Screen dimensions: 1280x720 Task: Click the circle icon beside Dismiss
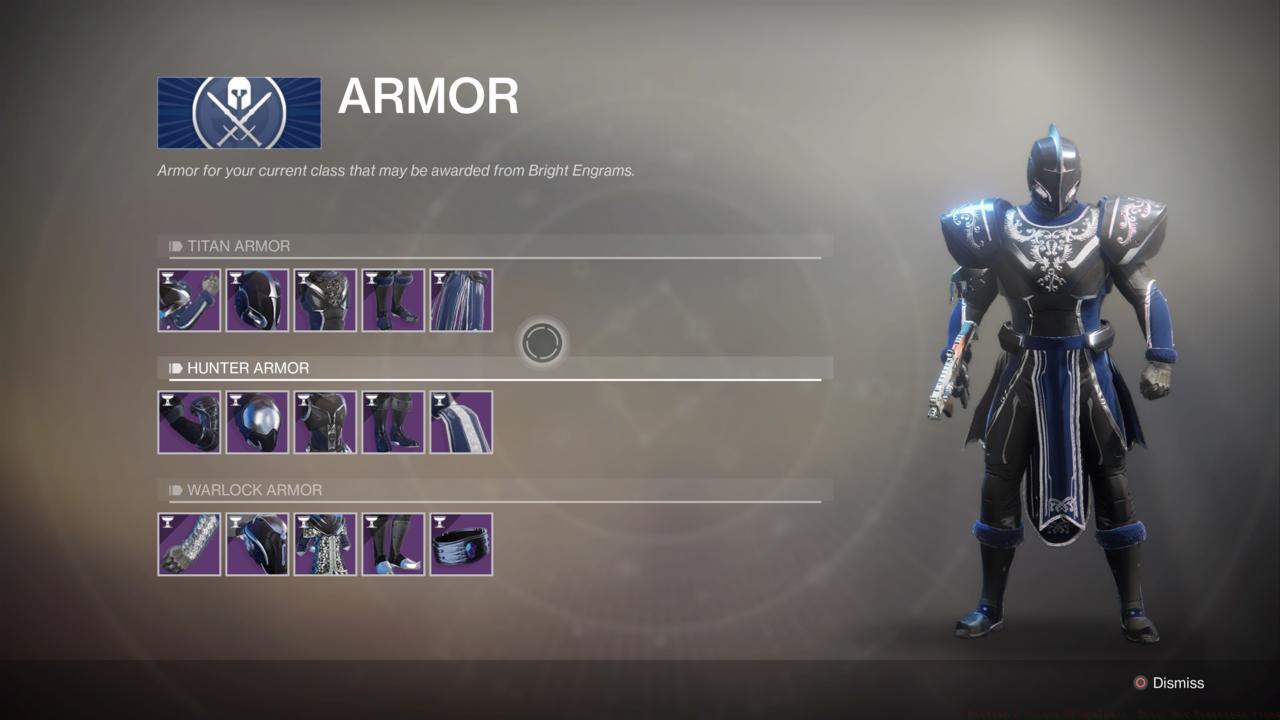pos(1139,683)
